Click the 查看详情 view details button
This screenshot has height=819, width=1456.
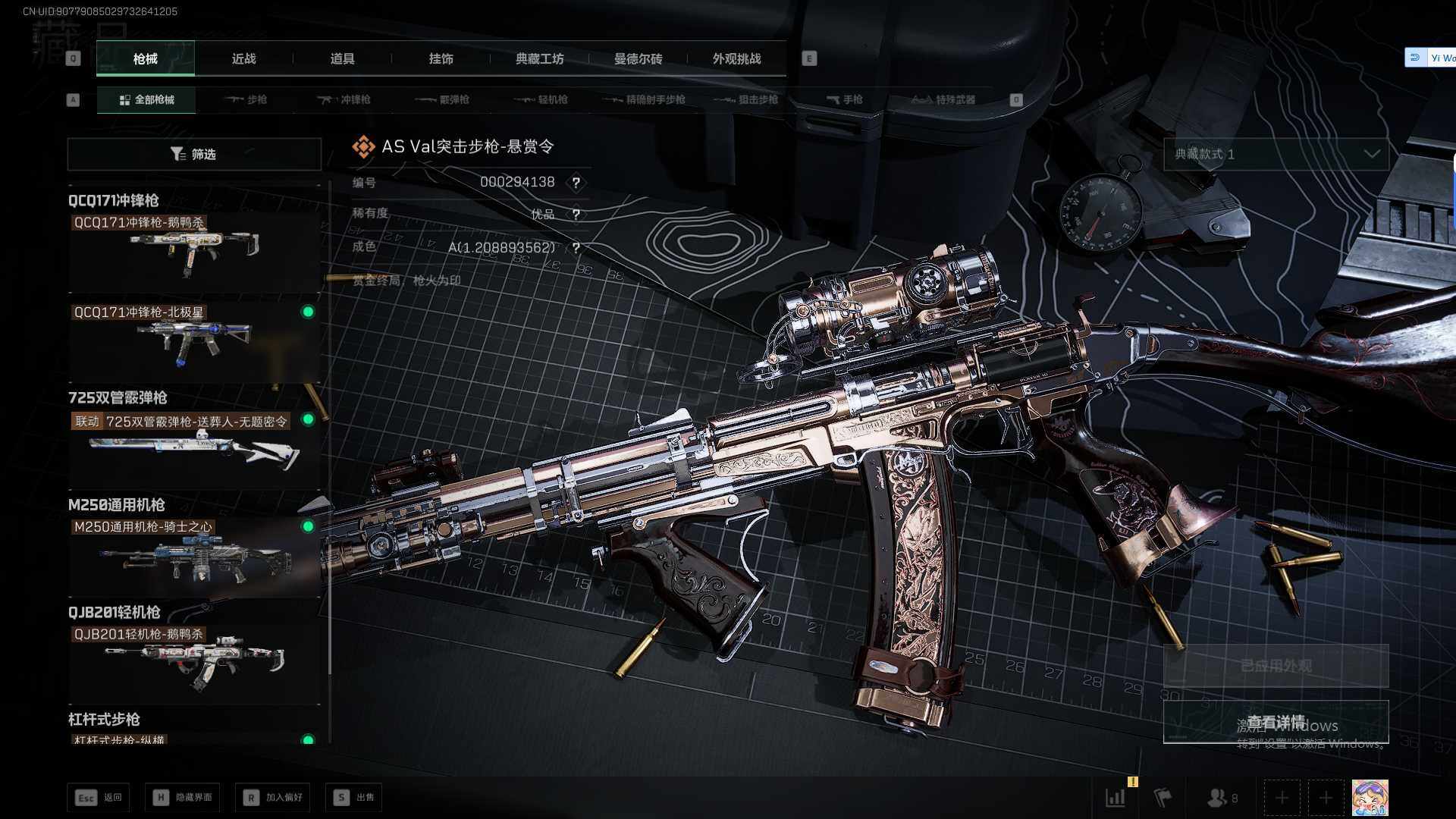coord(1276,721)
